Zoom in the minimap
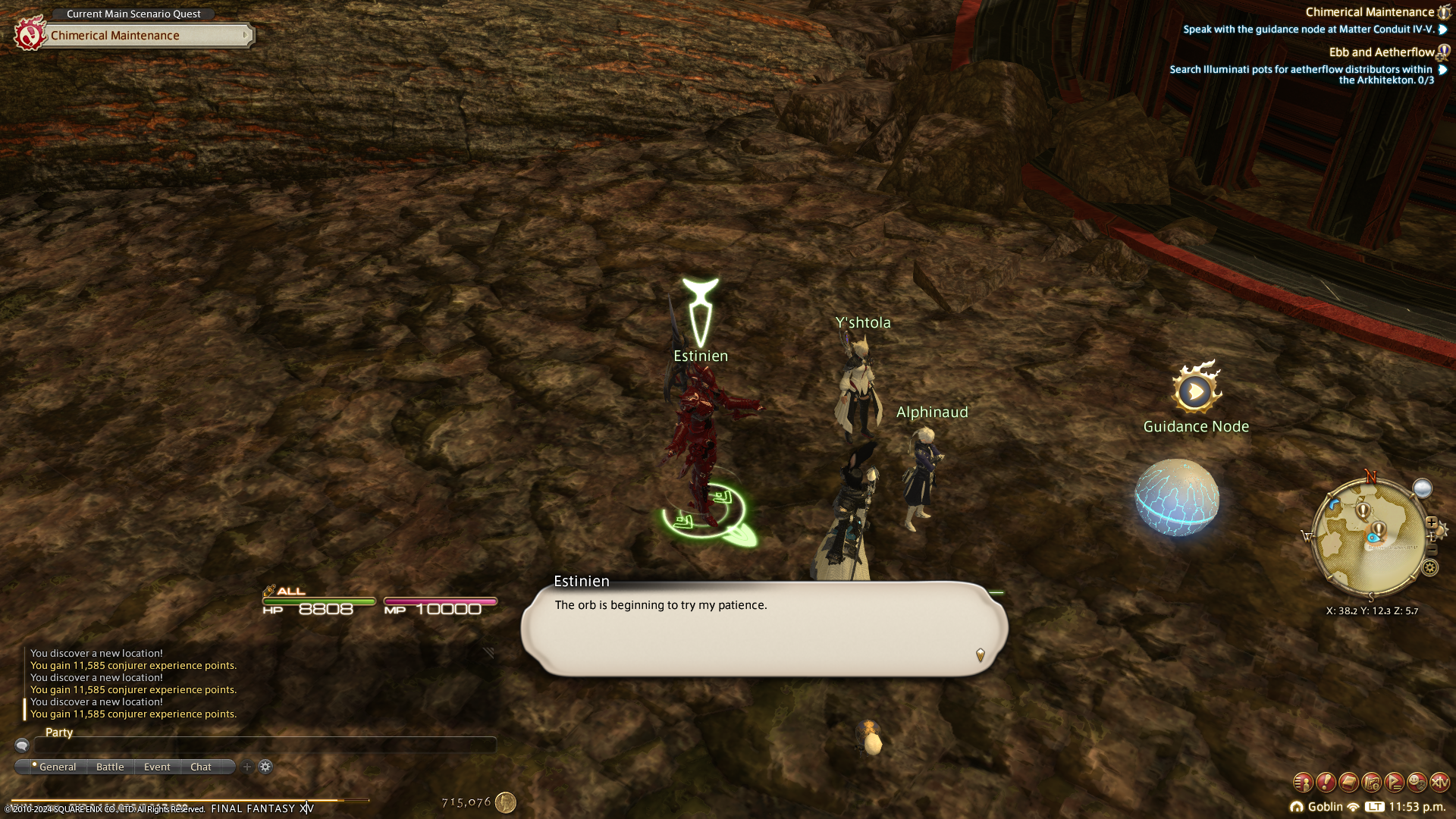 (x=1432, y=522)
